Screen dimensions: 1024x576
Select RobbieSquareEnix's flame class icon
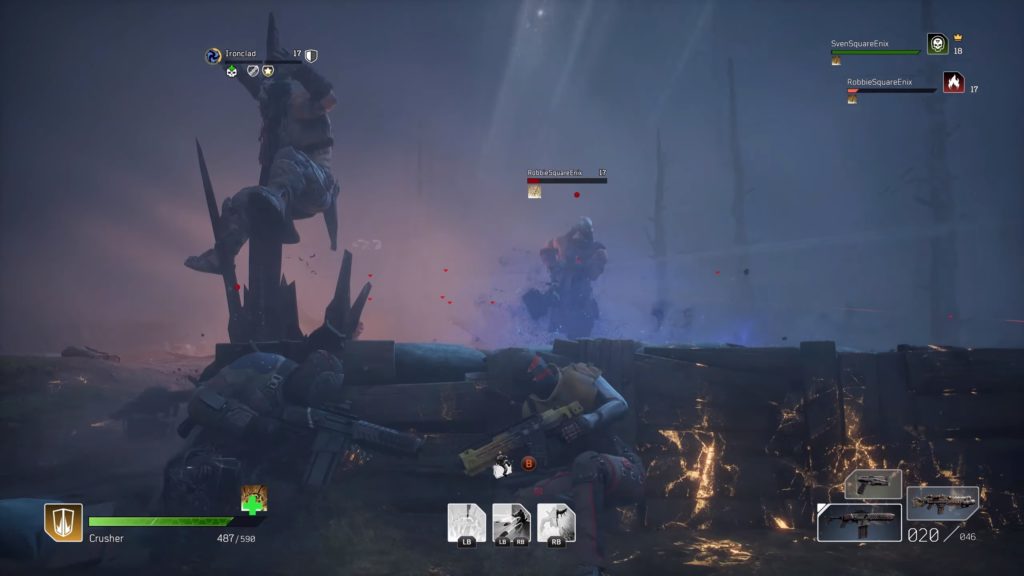[x=954, y=83]
